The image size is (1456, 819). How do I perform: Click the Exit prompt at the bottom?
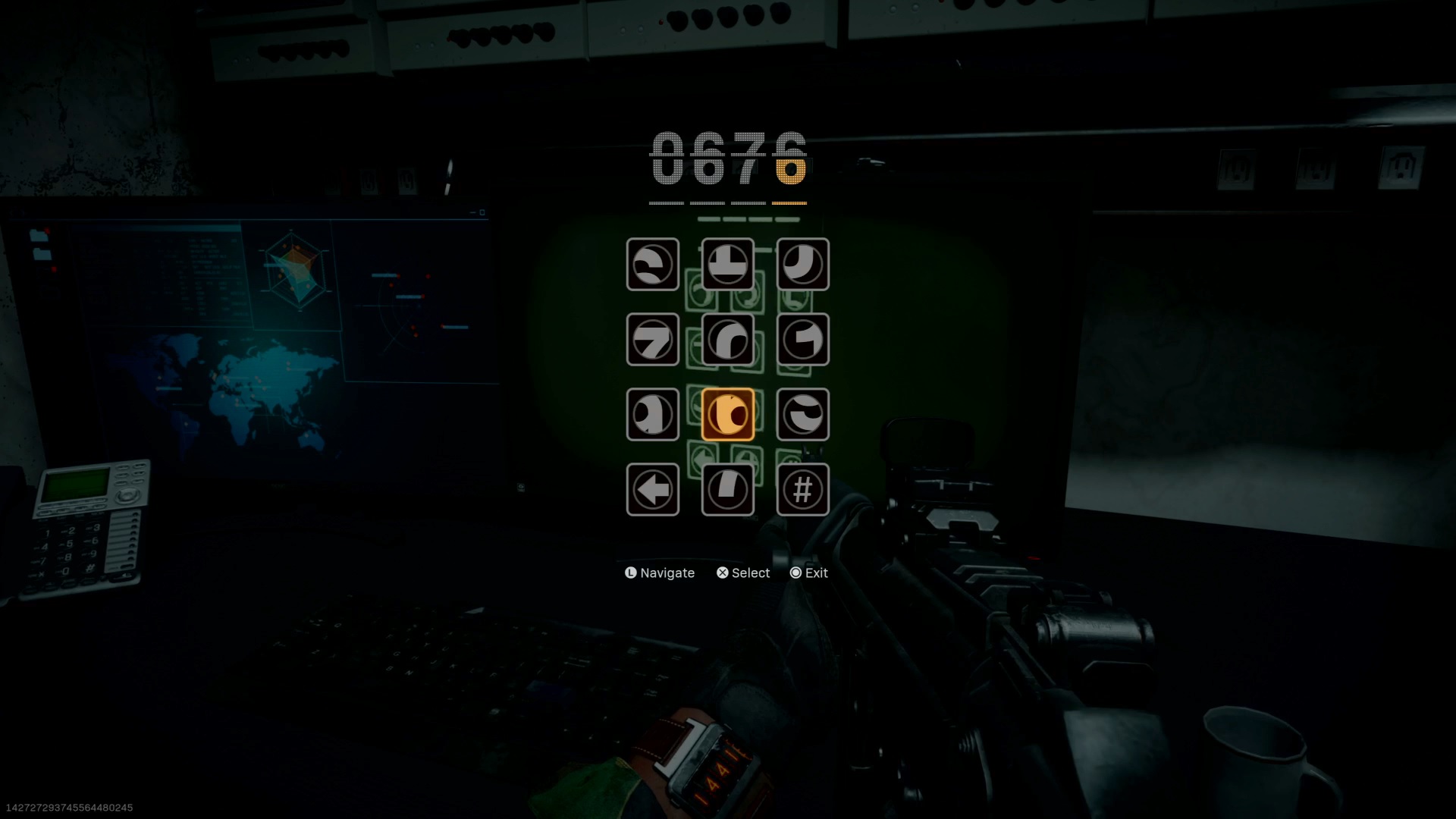click(x=811, y=573)
